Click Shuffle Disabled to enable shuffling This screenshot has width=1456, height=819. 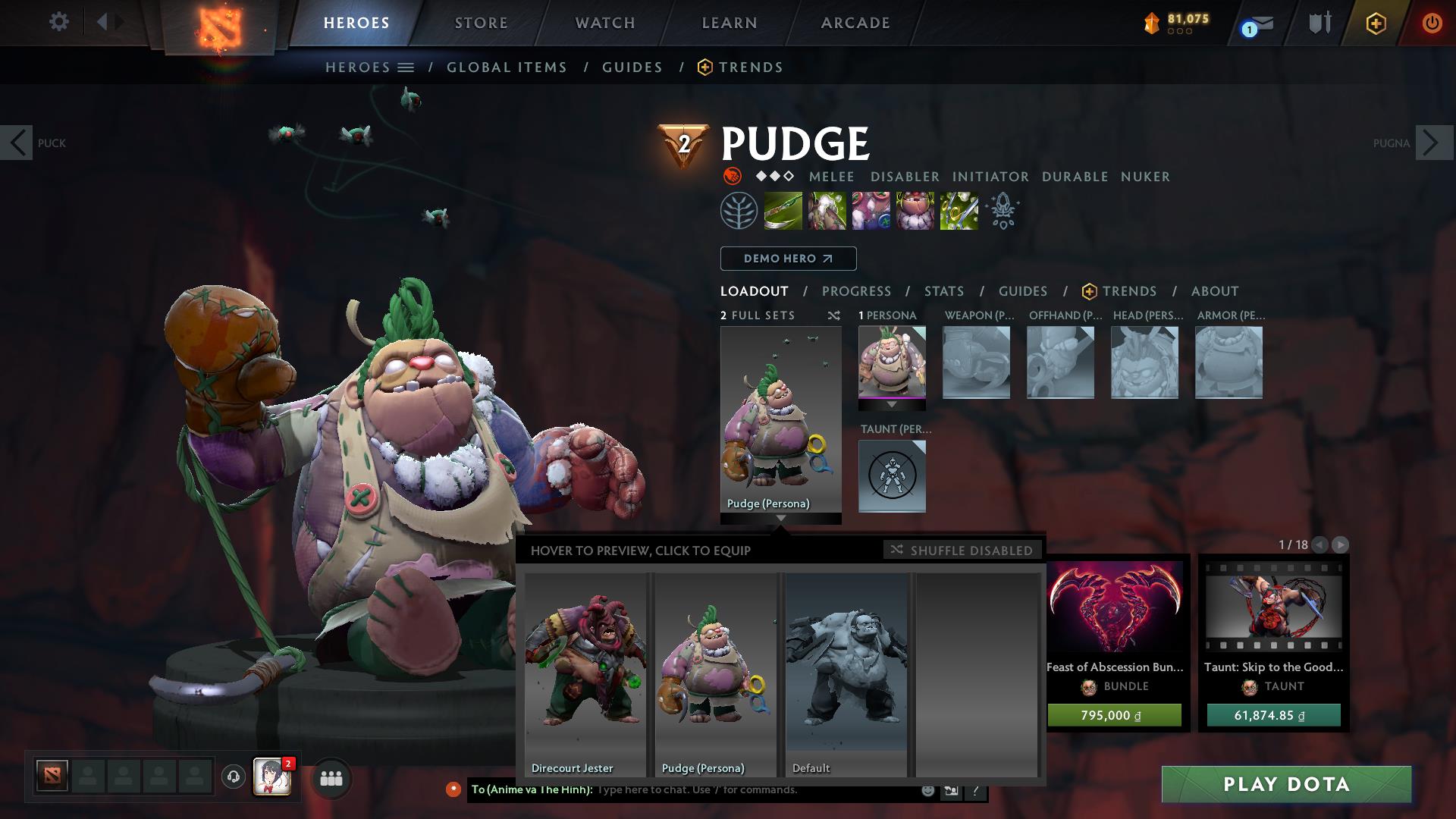[x=962, y=550]
